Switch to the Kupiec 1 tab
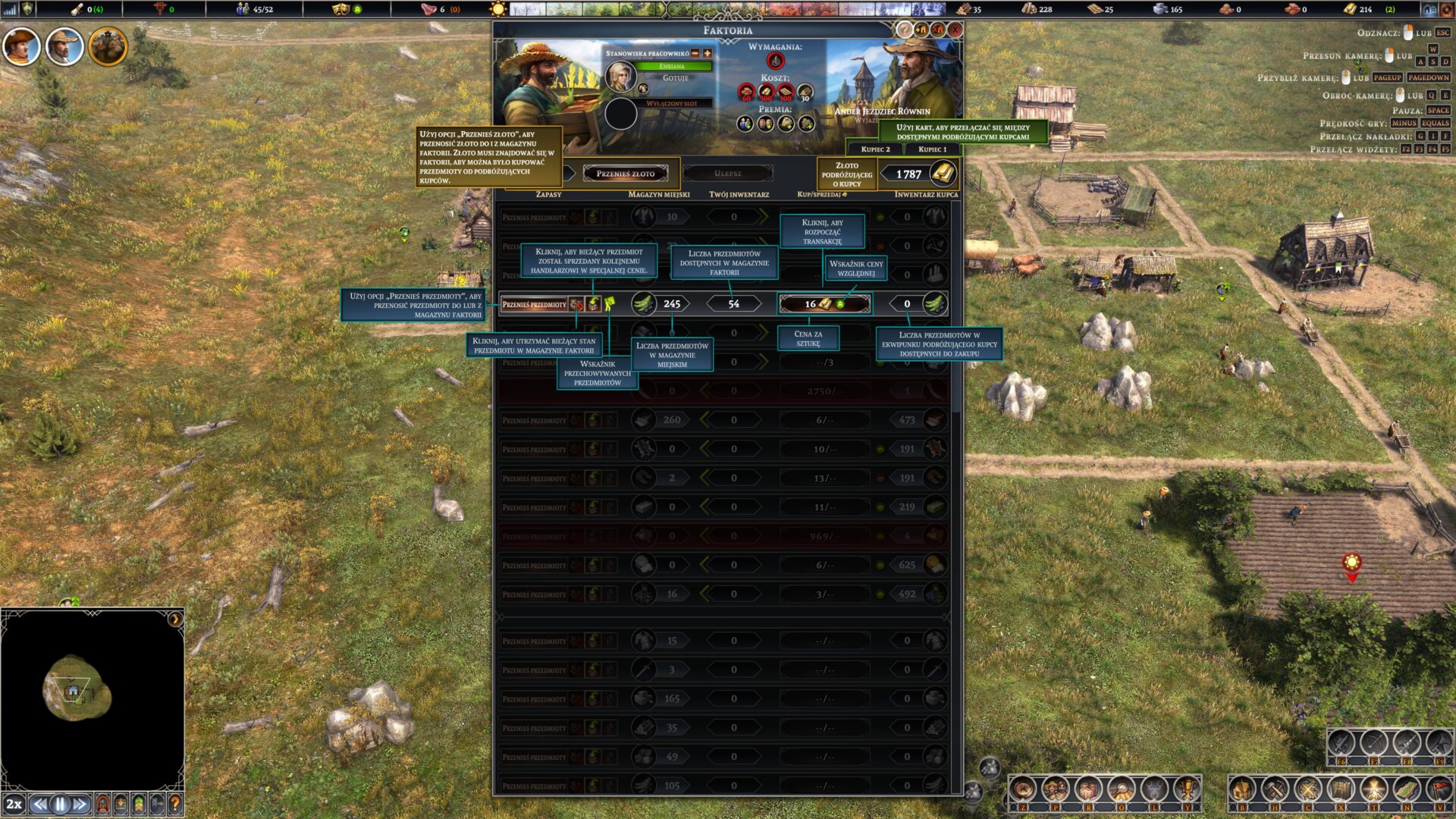The width and height of the screenshot is (1456, 819). coord(932,149)
